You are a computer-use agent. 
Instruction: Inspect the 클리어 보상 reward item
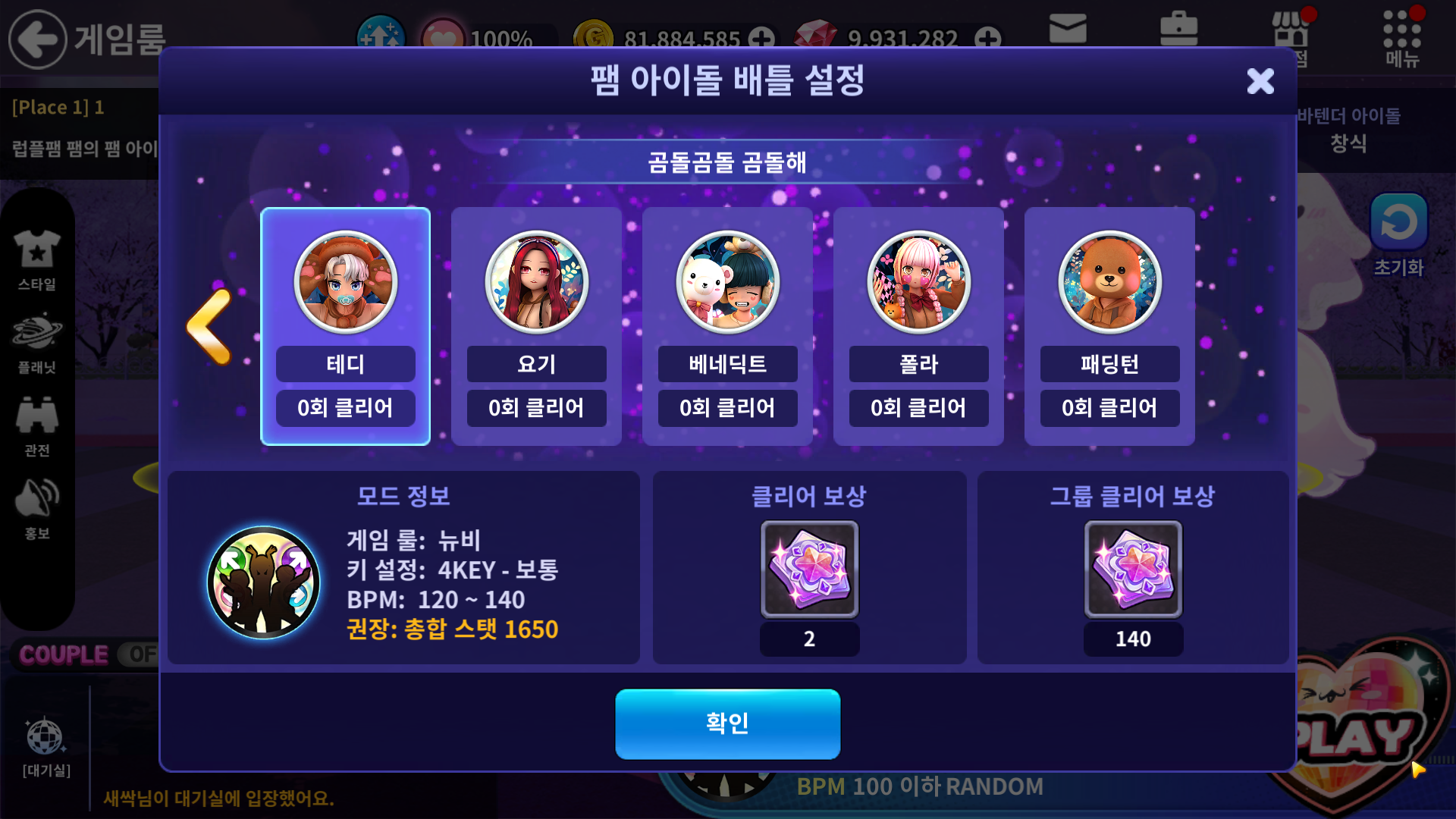[x=809, y=570]
